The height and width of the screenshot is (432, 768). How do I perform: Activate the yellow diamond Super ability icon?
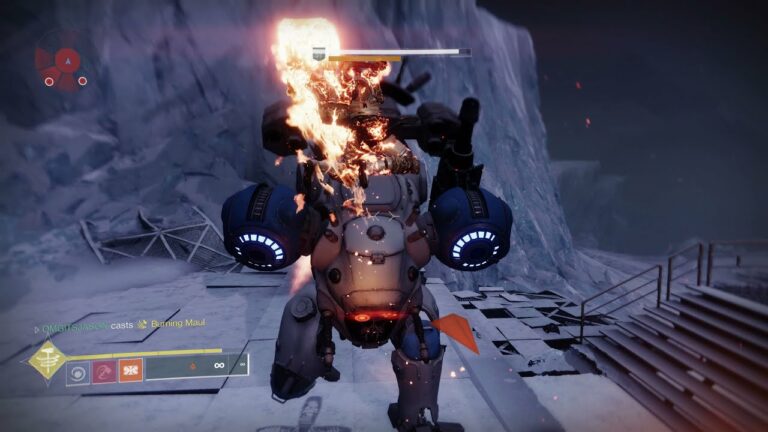(x=46, y=361)
